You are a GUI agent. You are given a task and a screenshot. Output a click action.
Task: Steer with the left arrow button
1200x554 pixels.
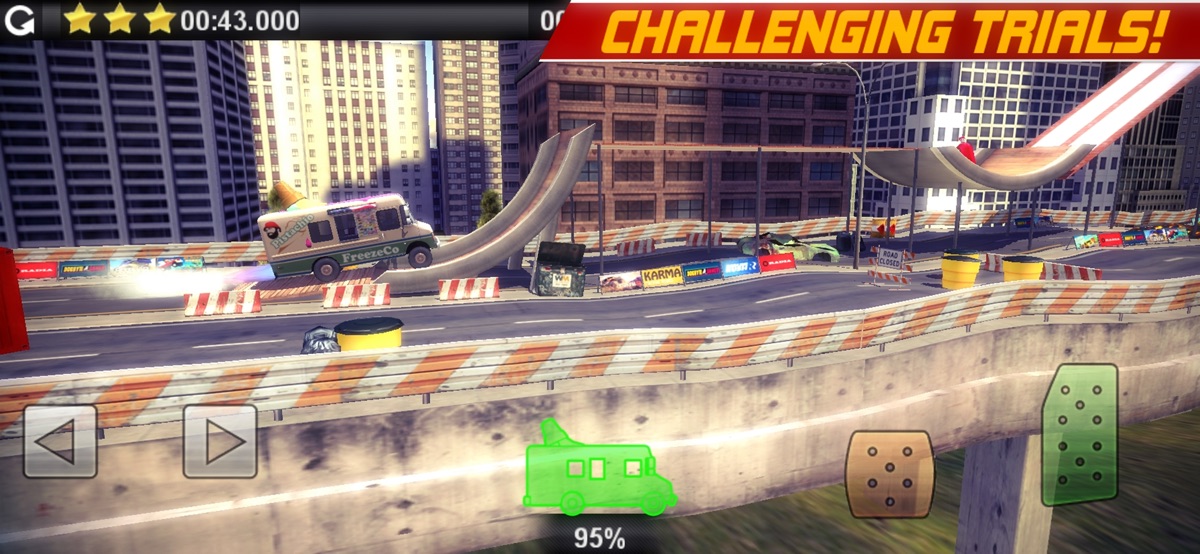click(x=60, y=441)
